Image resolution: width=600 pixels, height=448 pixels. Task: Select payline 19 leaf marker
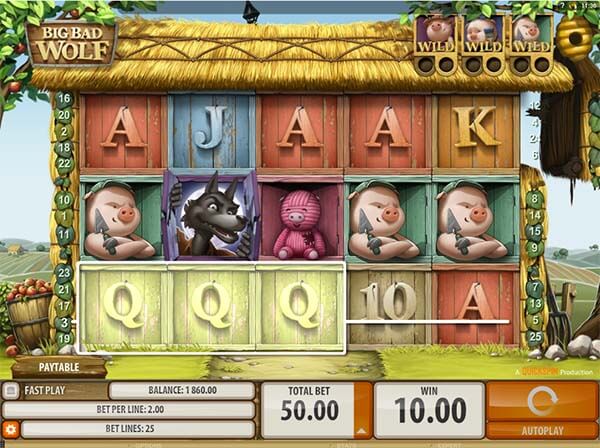(x=64, y=338)
